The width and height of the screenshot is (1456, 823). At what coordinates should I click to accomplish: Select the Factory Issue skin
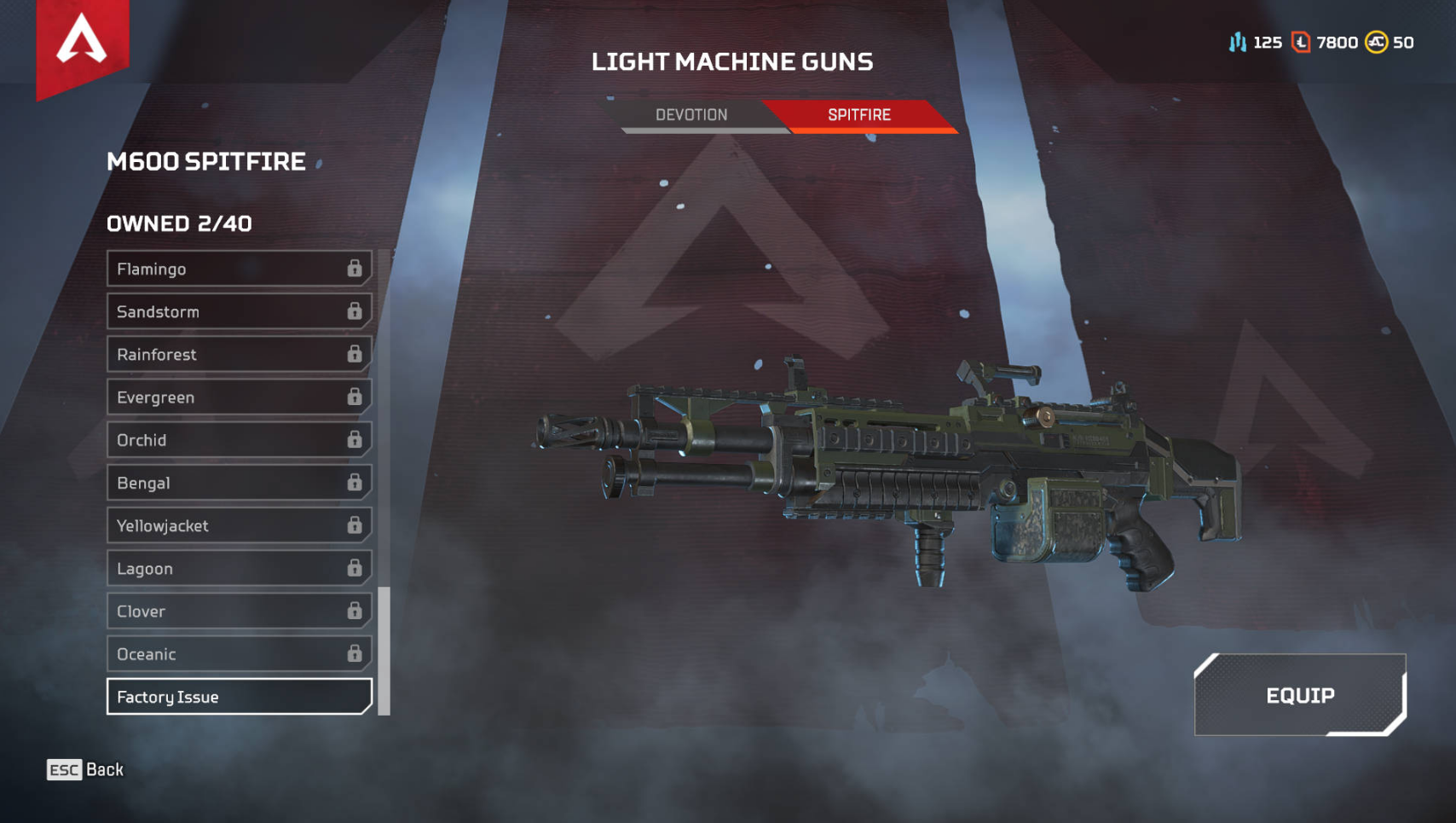click(x=239, y=697)
